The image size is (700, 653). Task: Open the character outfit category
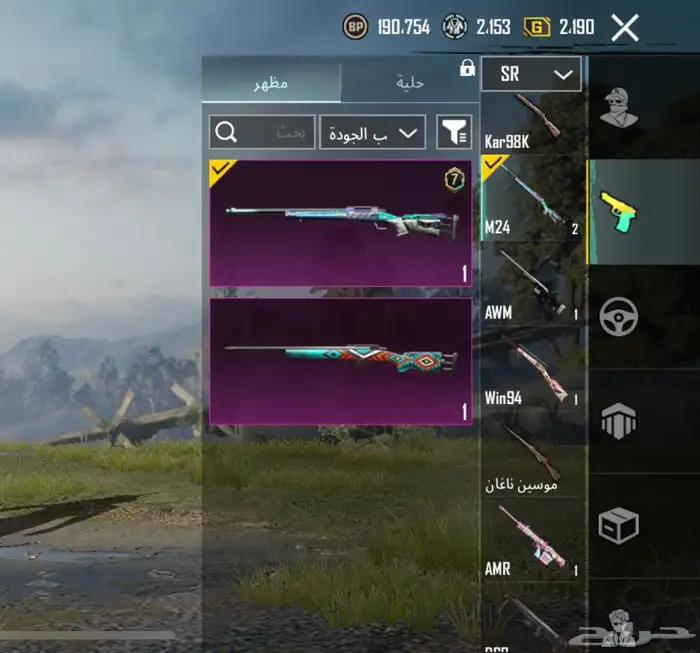(x=620, y=106)
